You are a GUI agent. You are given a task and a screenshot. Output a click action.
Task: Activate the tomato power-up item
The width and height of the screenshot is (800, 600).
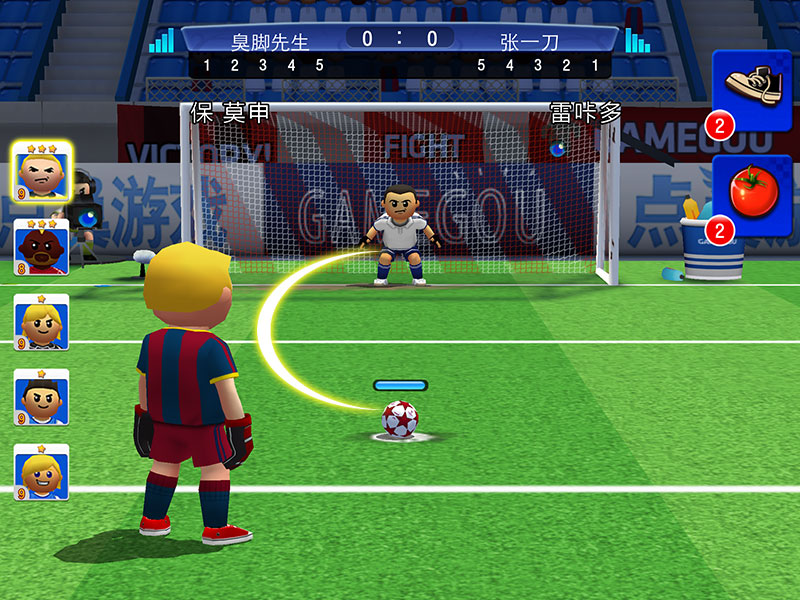pyautogui.click(x=752, y=197)
